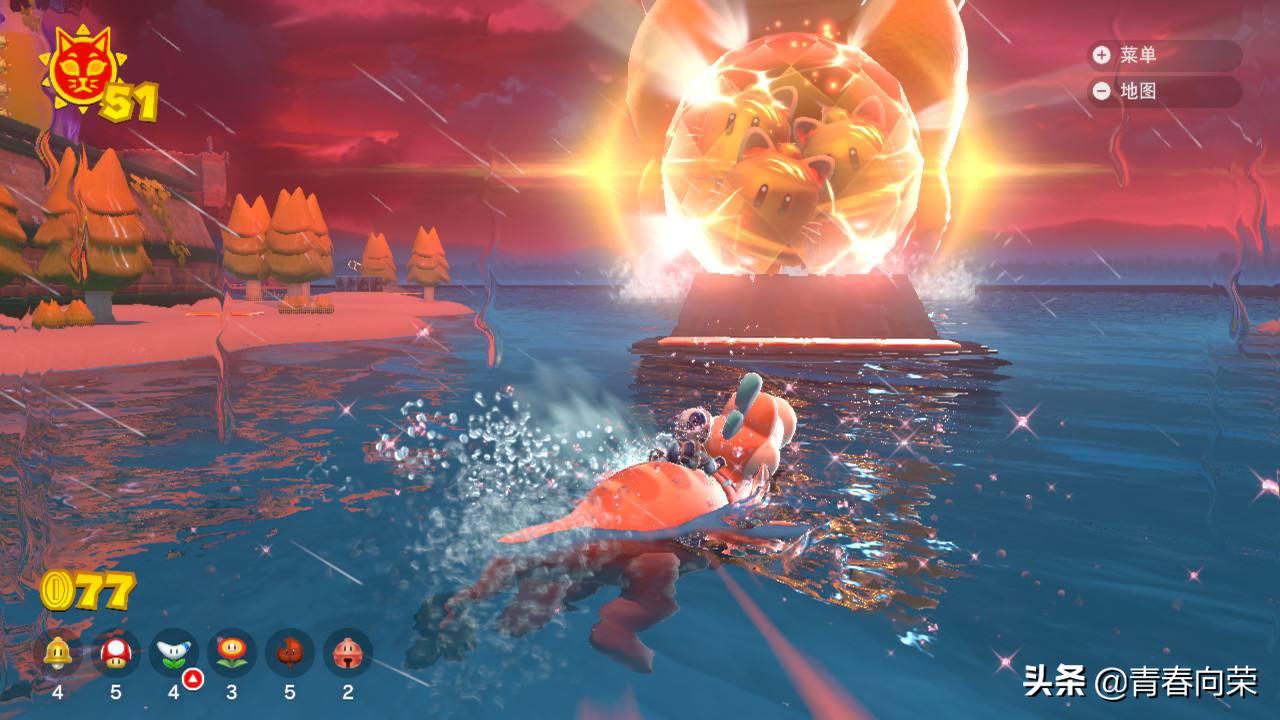Pick the Fire Flower item slot

coord(232,653)
